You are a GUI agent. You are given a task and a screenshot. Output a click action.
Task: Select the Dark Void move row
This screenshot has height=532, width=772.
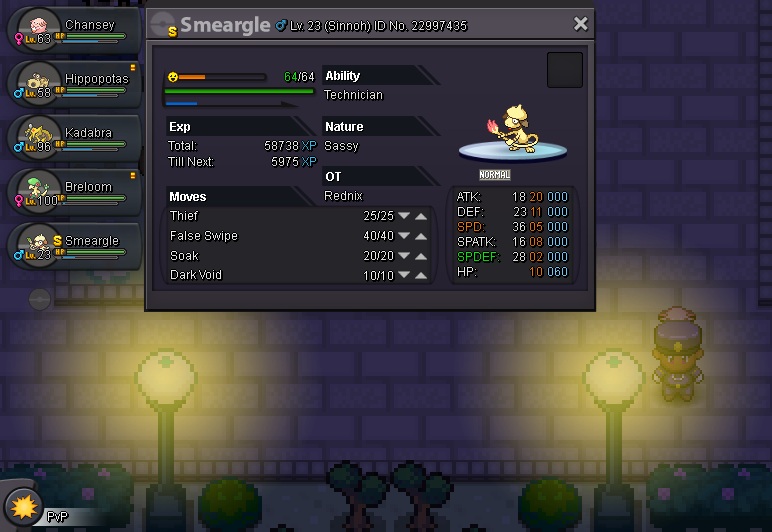[x=260, y=275]
